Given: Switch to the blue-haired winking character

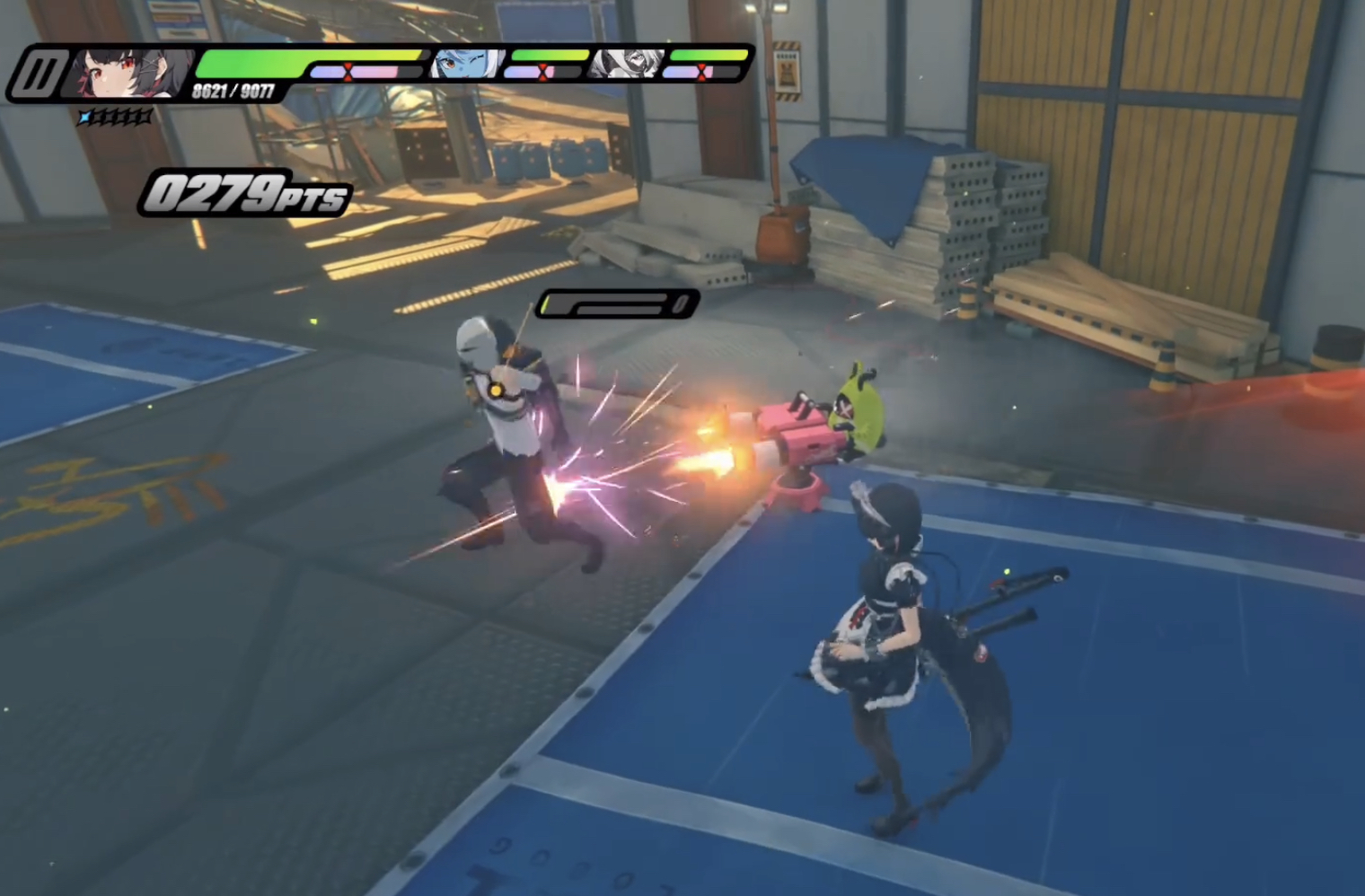Looking at the screenshot, I should 468,64.
